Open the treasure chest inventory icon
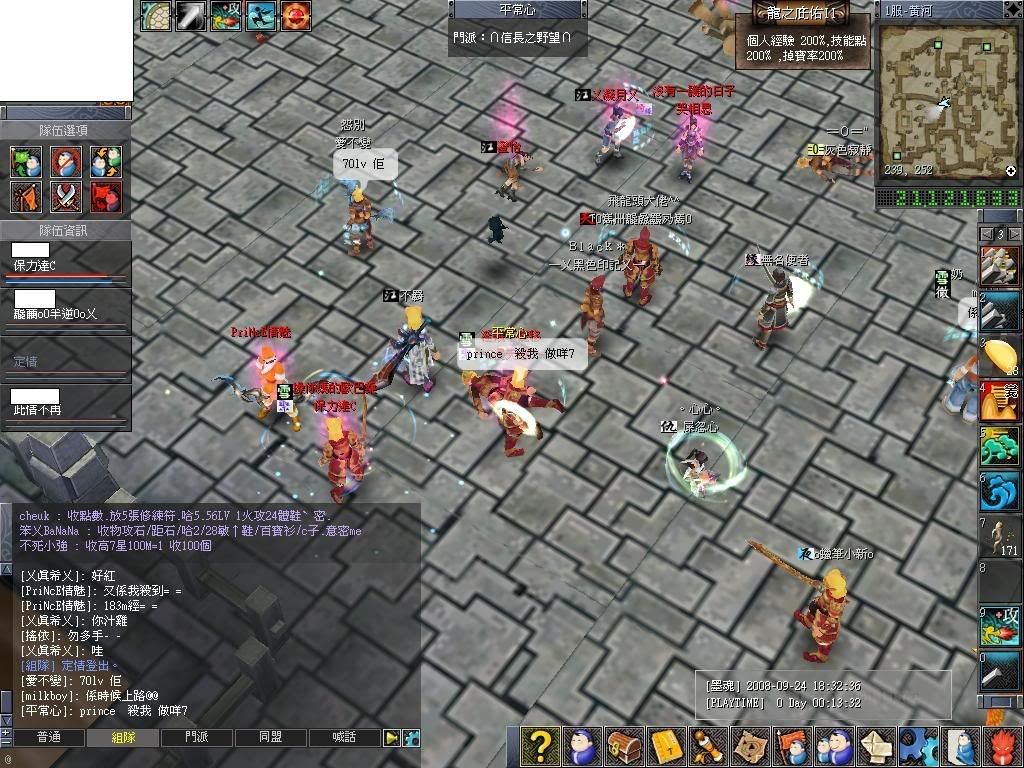This screenshot has height=768, width=1024. pos(624,746)
